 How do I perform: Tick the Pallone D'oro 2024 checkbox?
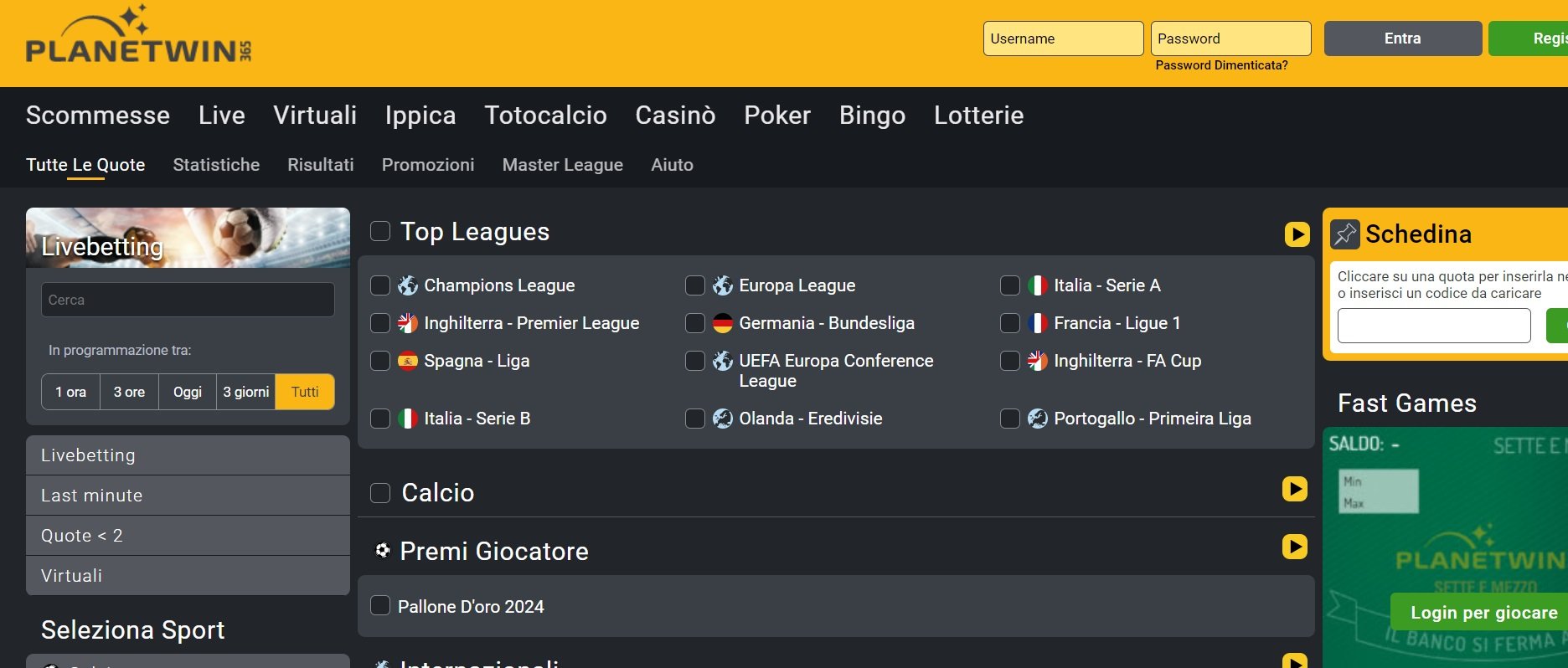[379, 606]
